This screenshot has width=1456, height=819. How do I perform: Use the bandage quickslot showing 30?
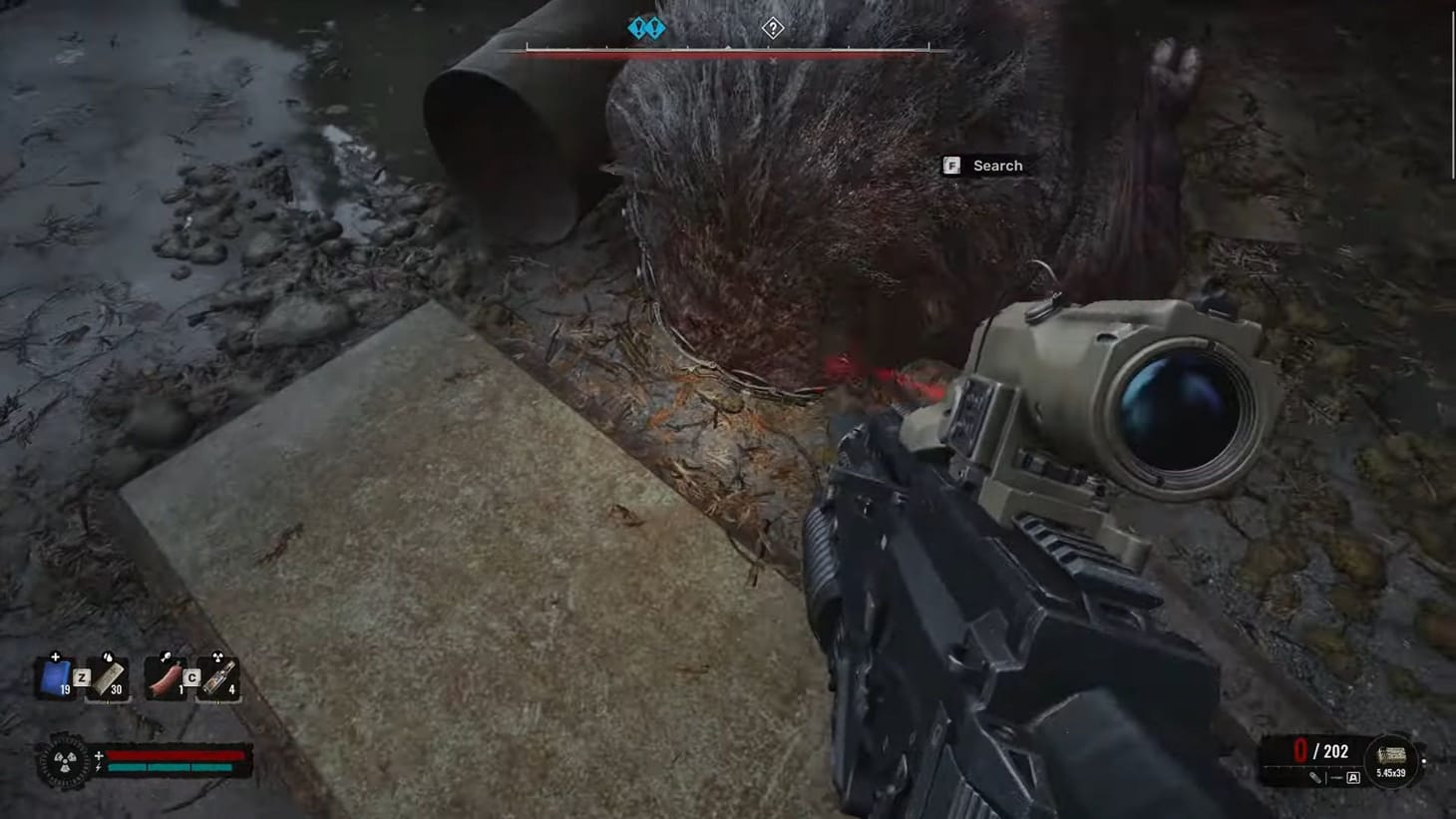tap(109, 680)
